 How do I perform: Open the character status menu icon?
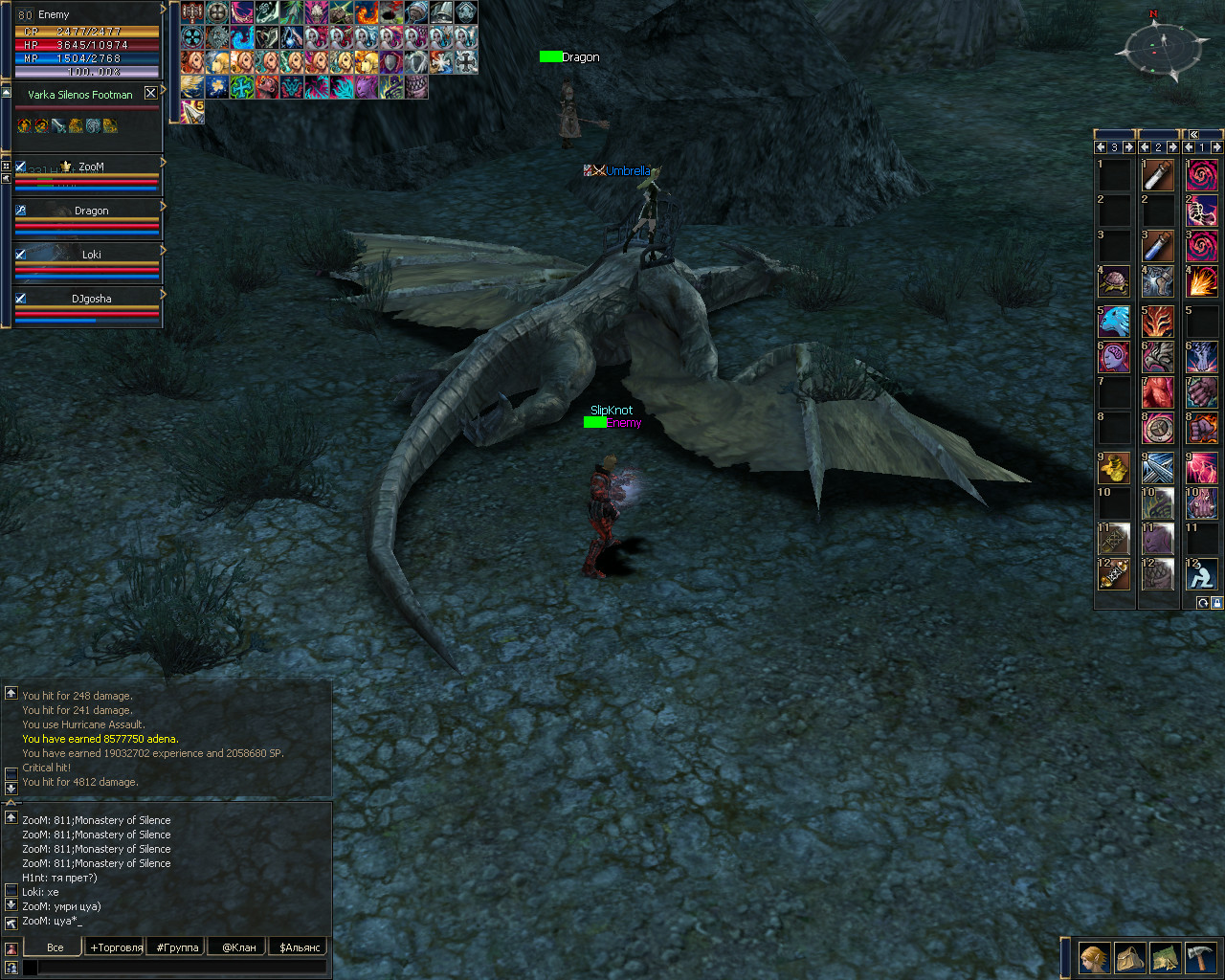click(1094, 957)
